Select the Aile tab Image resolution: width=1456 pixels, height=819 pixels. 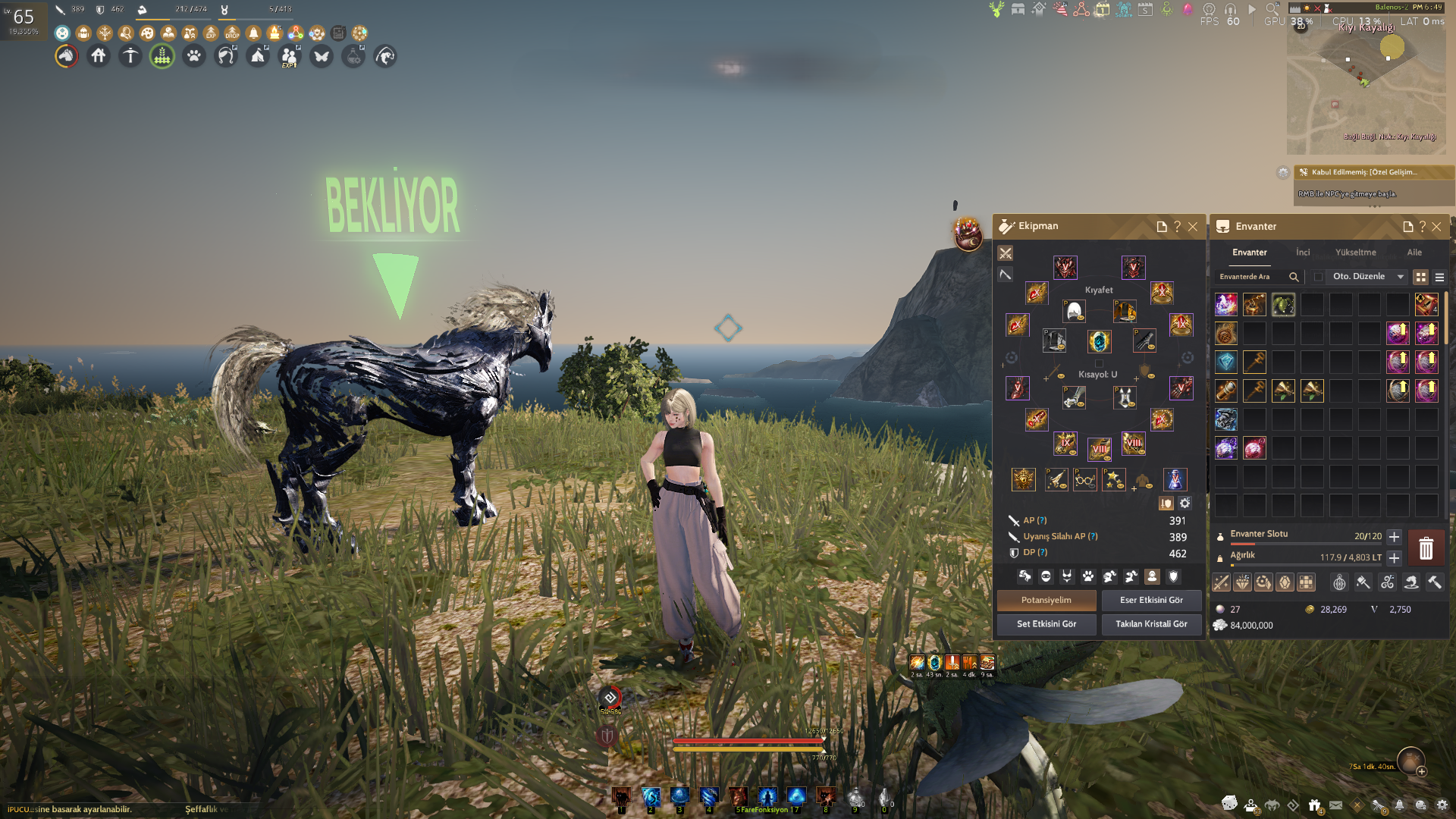(x=1414, y=253)
